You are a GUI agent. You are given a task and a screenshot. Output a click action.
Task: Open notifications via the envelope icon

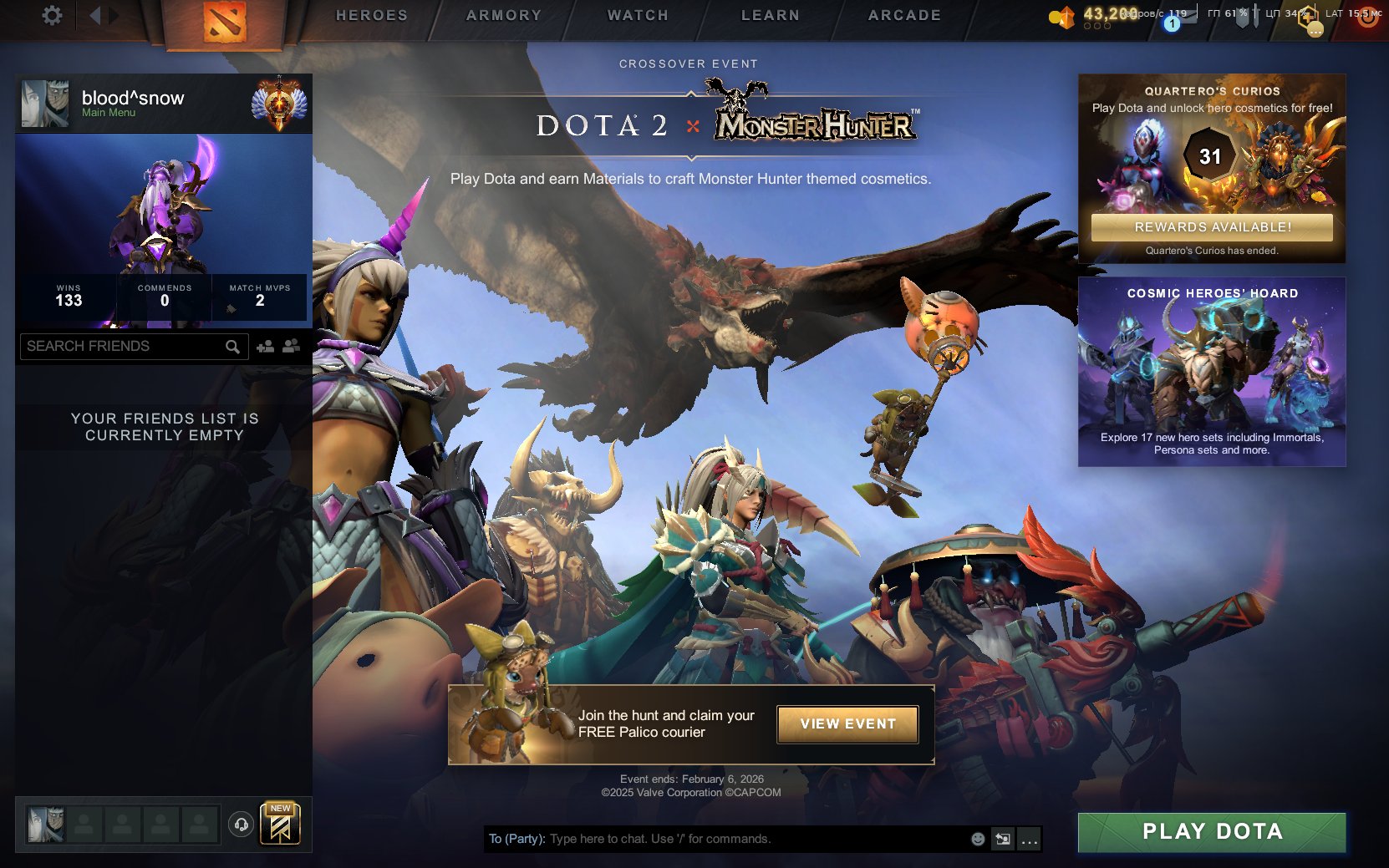[x=1188, y=15]
